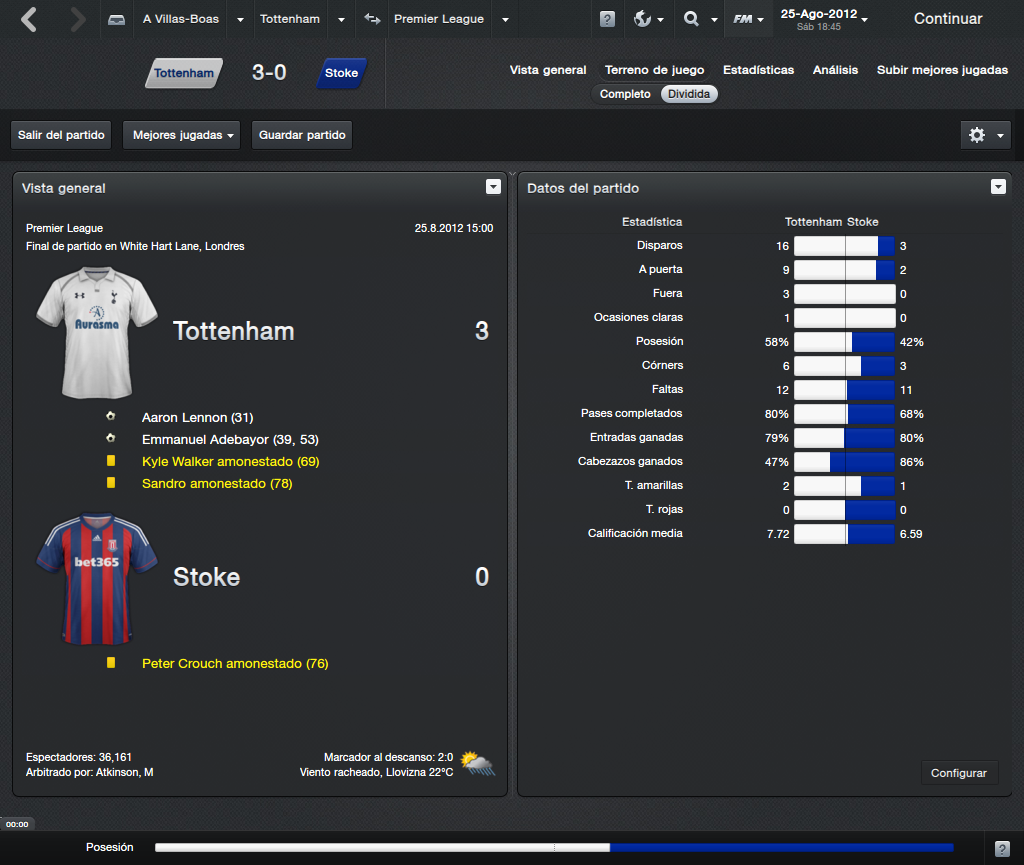The width and height of the screenshot is (1024, 865).
Task: Click the Continuar button
Action: (947, 19)
